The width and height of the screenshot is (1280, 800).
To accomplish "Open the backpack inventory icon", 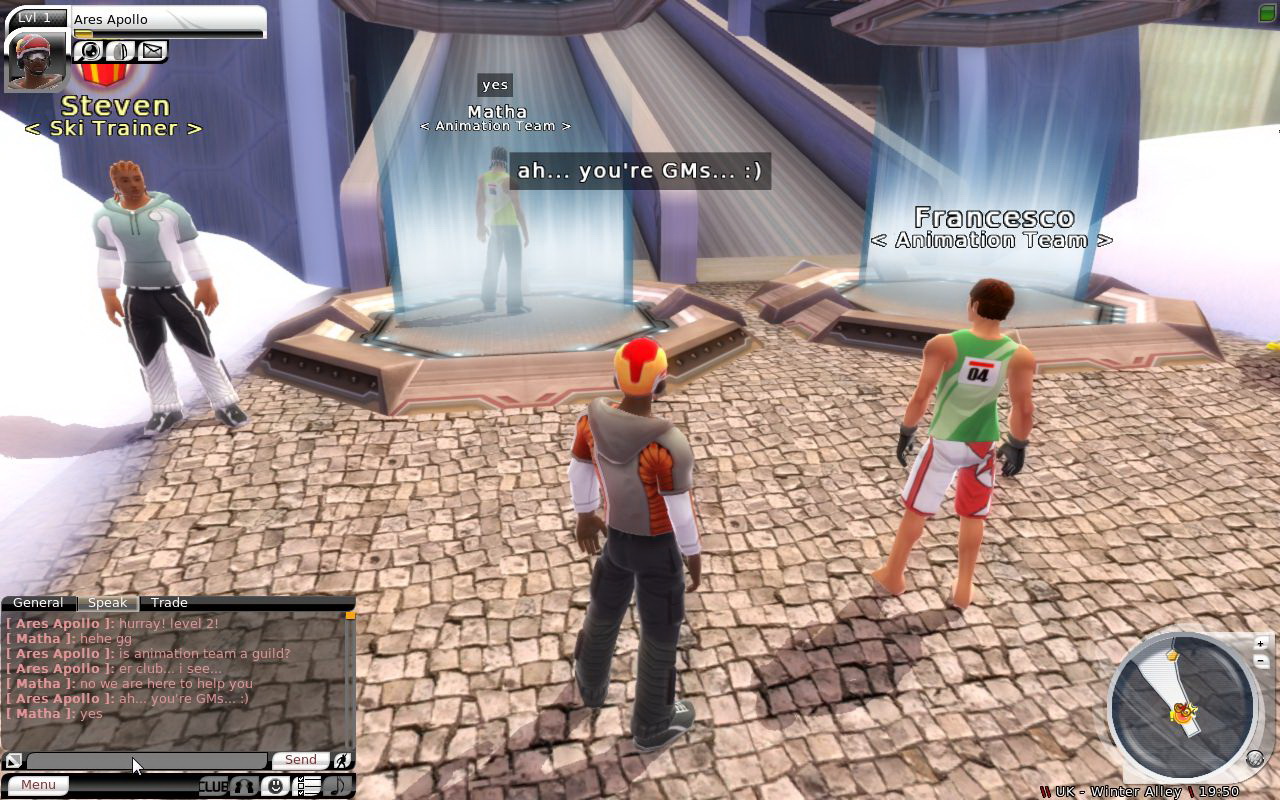I will [121, 51].
